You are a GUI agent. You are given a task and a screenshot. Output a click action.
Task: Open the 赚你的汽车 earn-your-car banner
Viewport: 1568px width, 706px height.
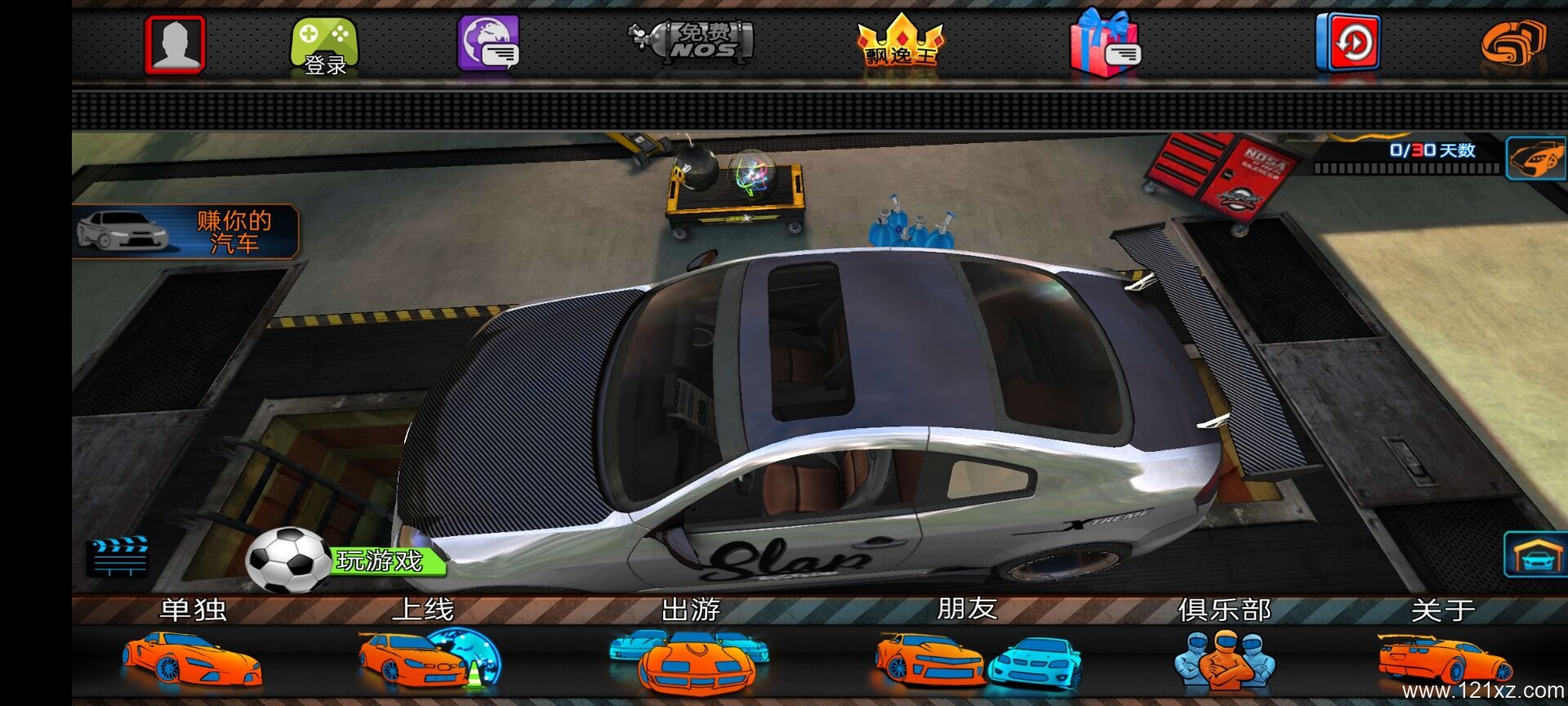click(186, 231)
